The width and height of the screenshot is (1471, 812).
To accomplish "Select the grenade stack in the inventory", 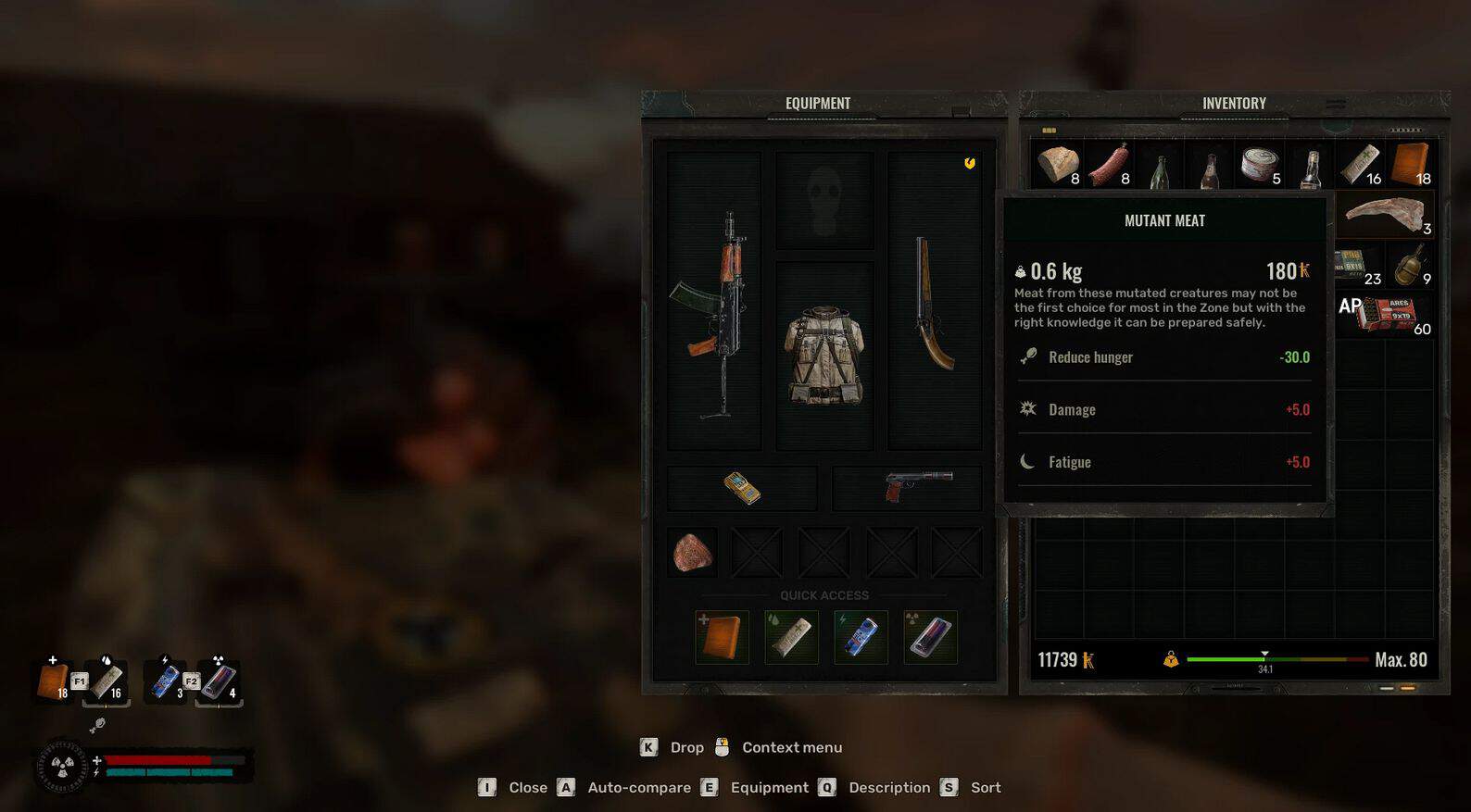I will [1410, 265].
